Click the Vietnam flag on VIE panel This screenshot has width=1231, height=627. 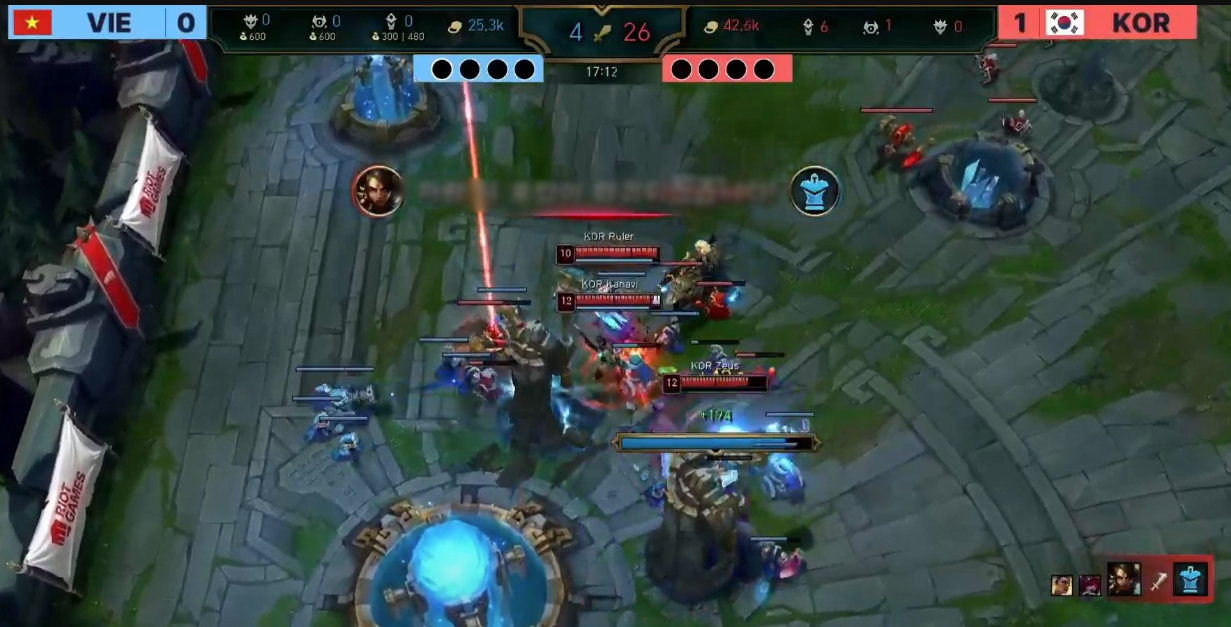coord(32,22)
